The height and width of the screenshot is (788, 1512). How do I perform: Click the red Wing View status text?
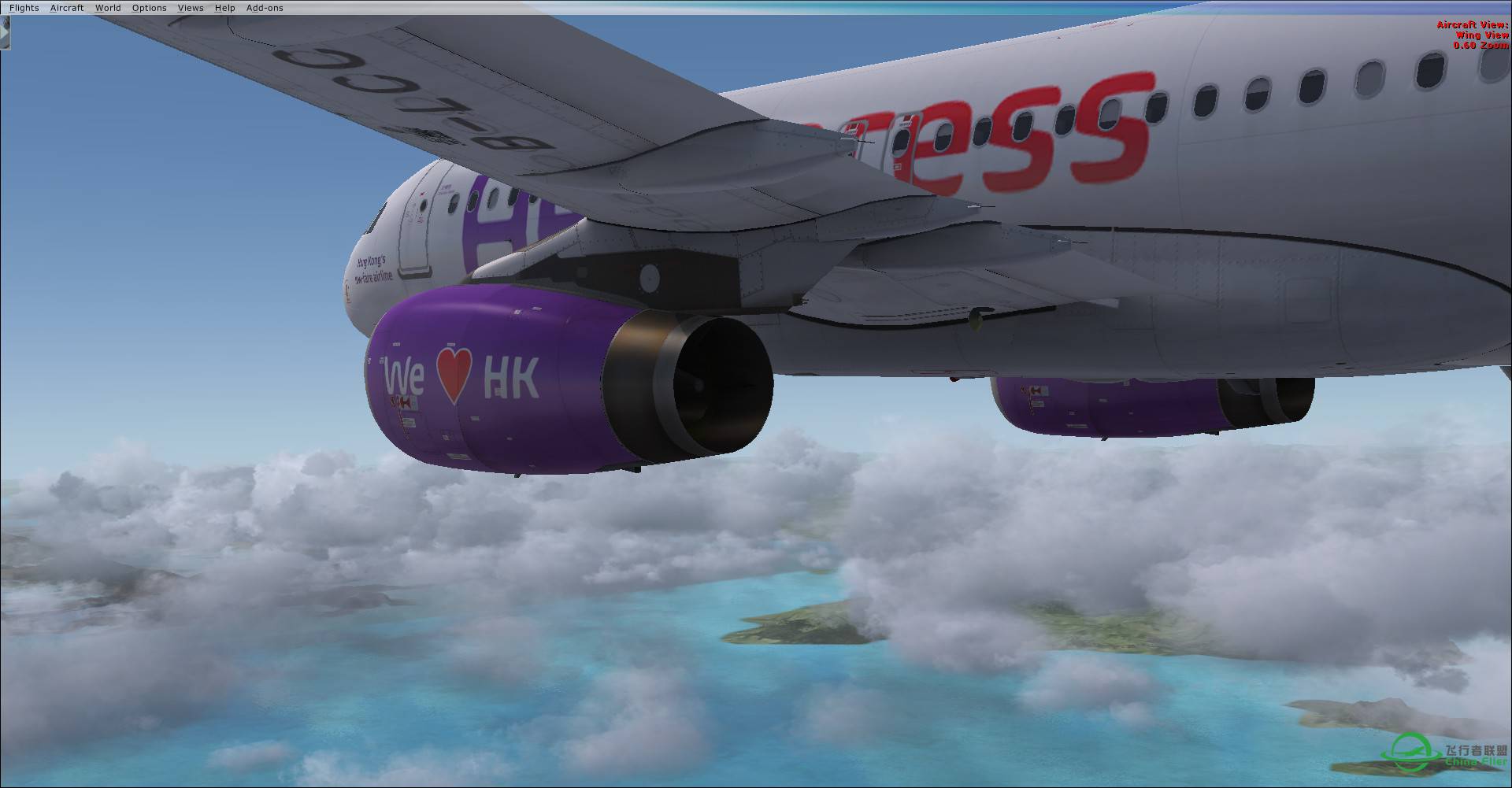click(x=1482, y=35)
